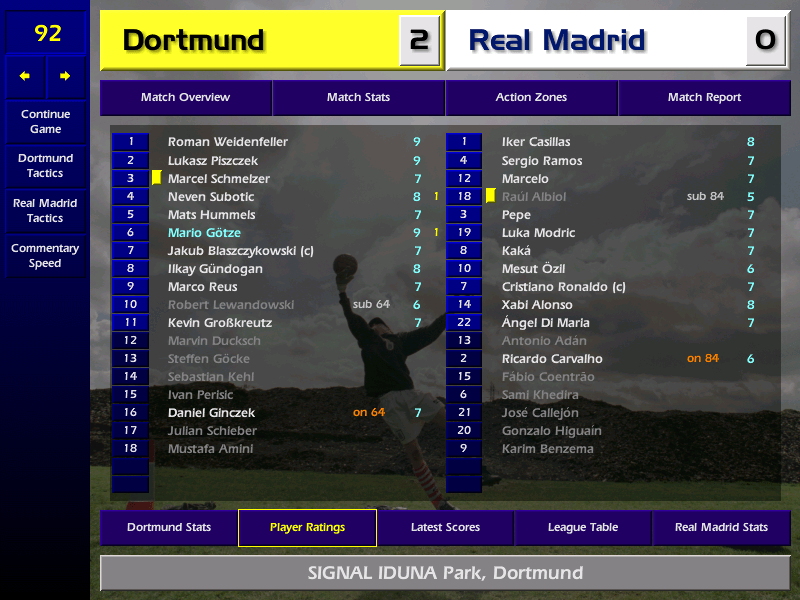The height and width of the screenshot is (600, 800).
Task: Open Real Madrid Tactics
Action: (x=45, y=210)
